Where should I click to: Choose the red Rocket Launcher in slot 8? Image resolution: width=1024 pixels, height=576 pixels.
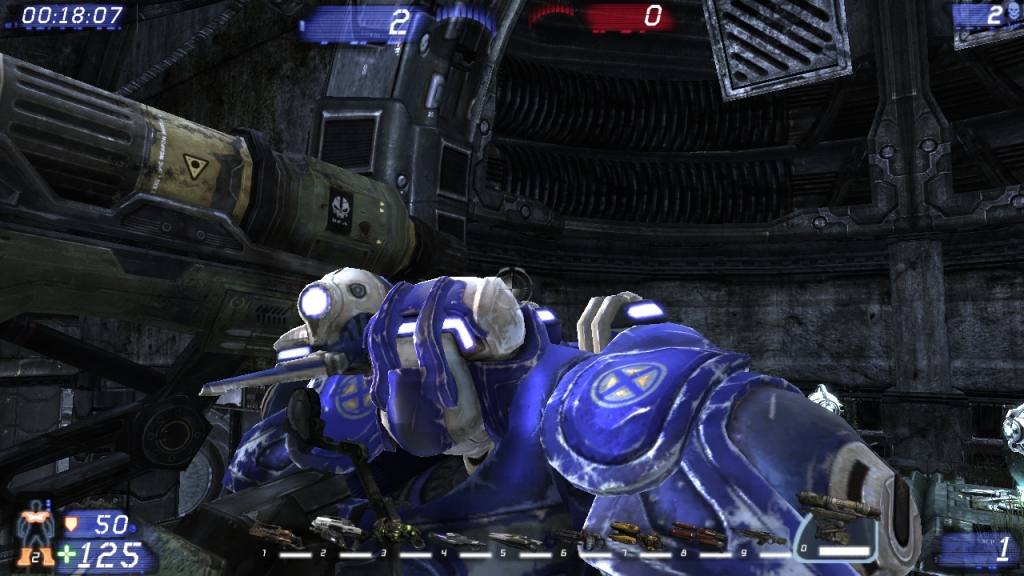pos(697,535)
